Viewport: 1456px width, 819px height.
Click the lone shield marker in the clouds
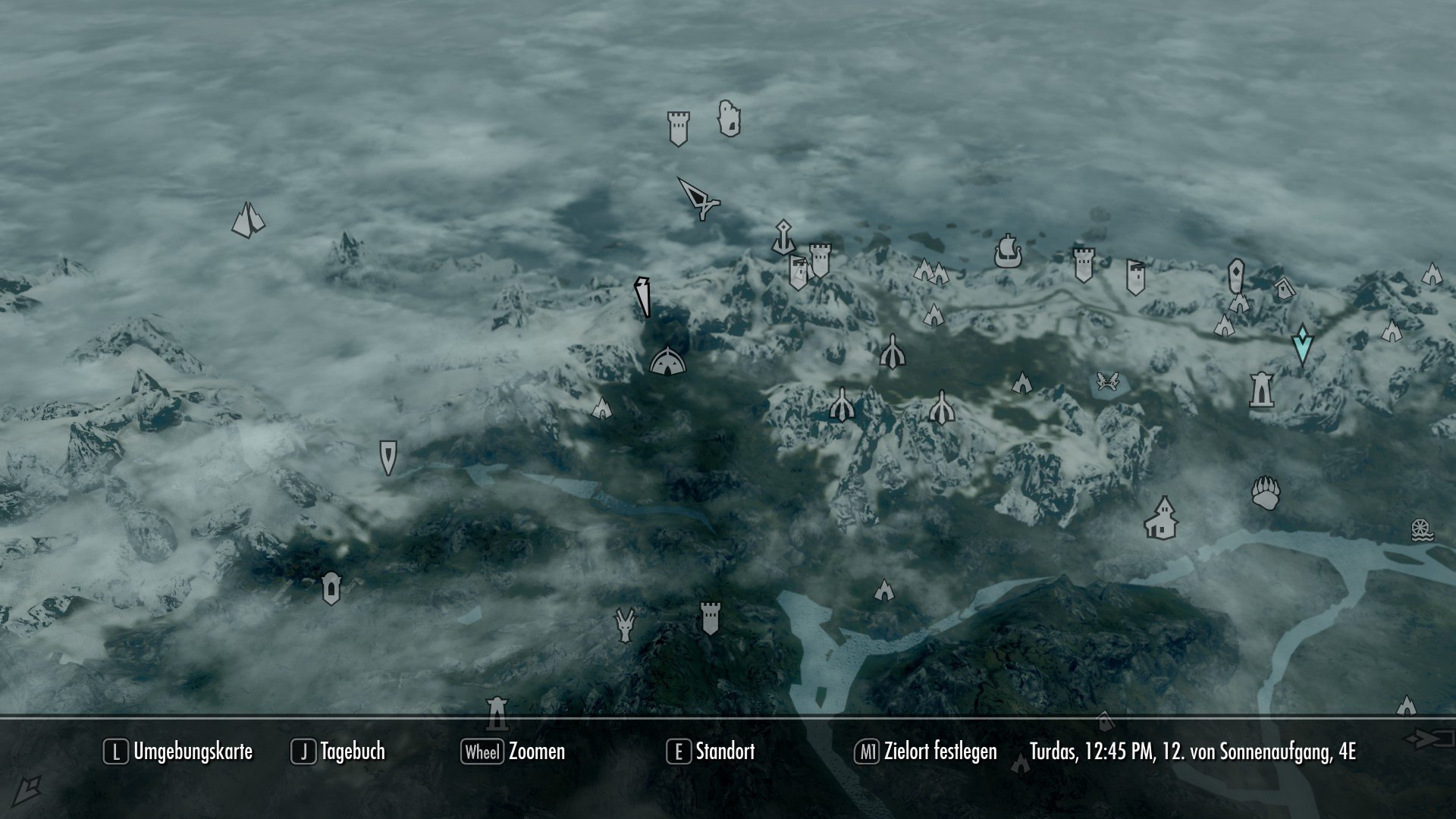click(388, 456)
